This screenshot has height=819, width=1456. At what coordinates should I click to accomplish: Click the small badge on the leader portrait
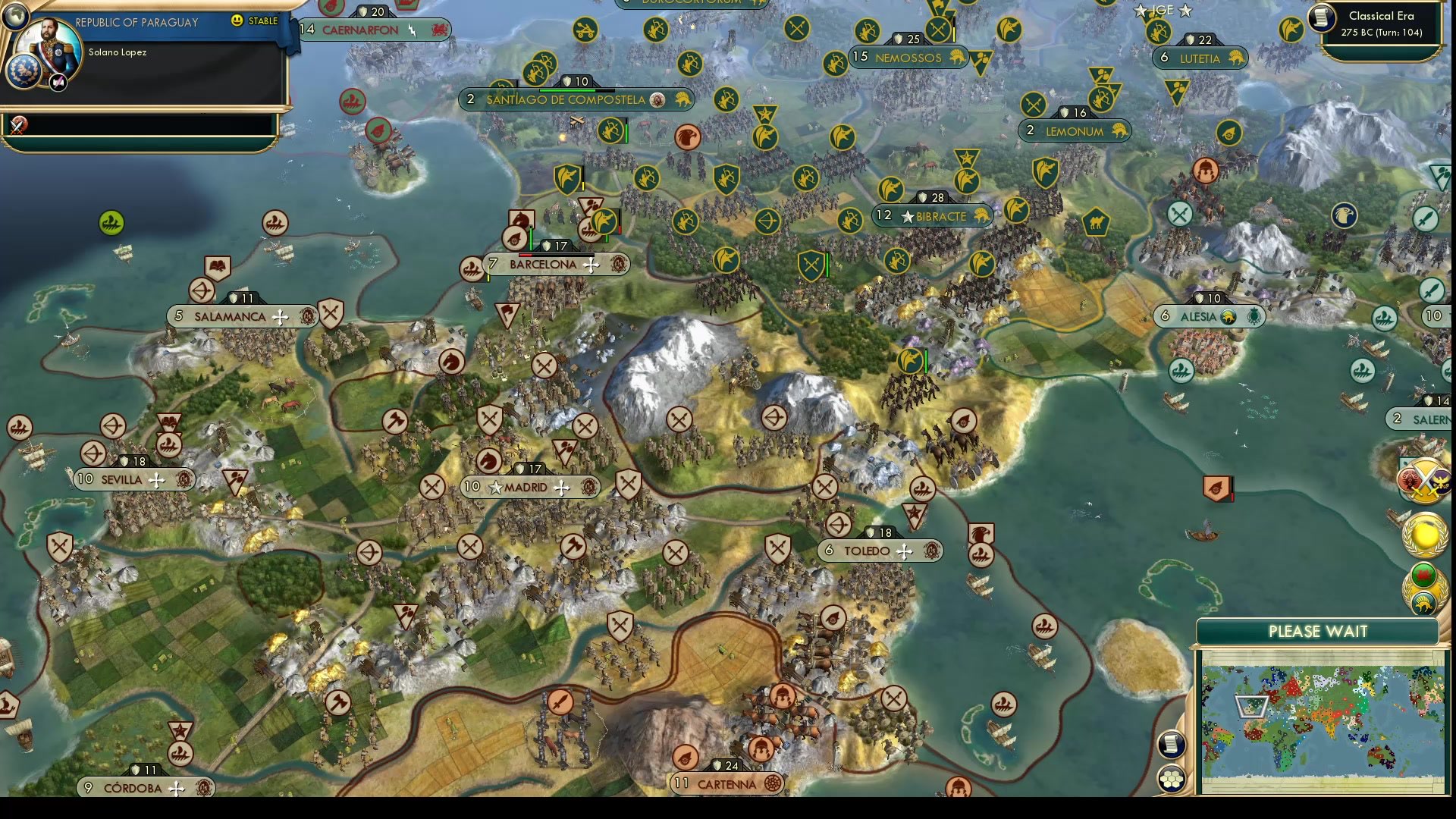click(57, 82)
